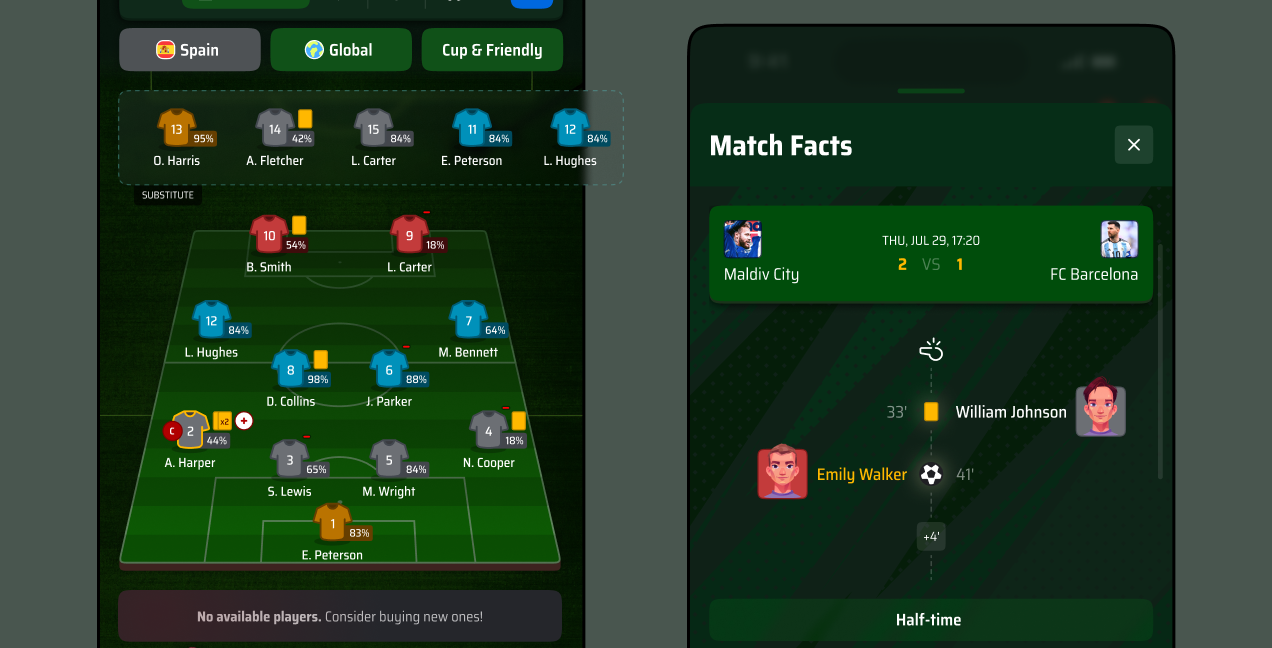
Task: Click the FC Barcelona team badge
Action: coord(1119,240)
